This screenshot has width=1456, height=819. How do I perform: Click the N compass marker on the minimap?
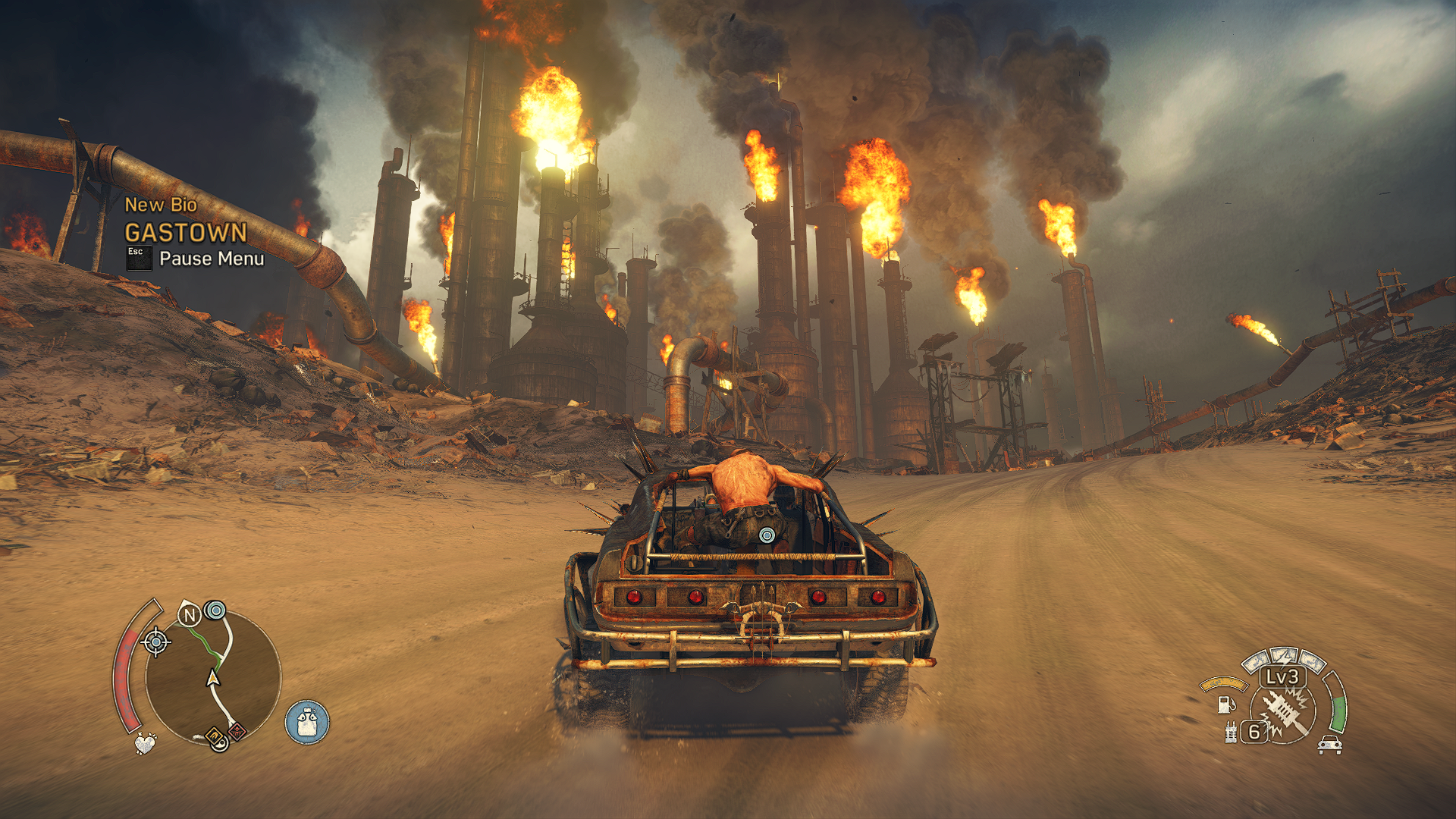[189, 615]
